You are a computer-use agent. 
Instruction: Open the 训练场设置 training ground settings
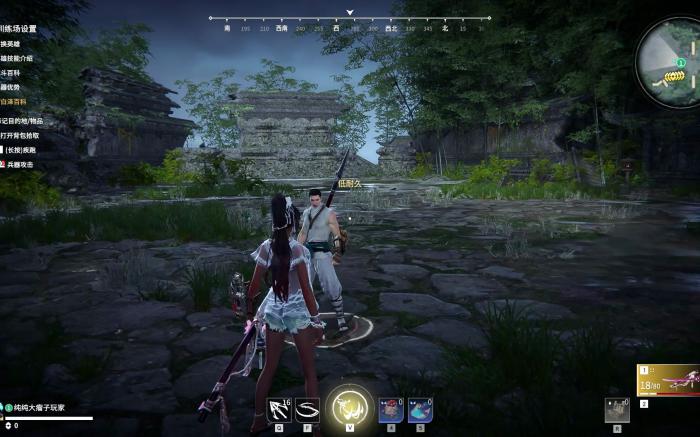pyautogui.click(x=20, y=29)
